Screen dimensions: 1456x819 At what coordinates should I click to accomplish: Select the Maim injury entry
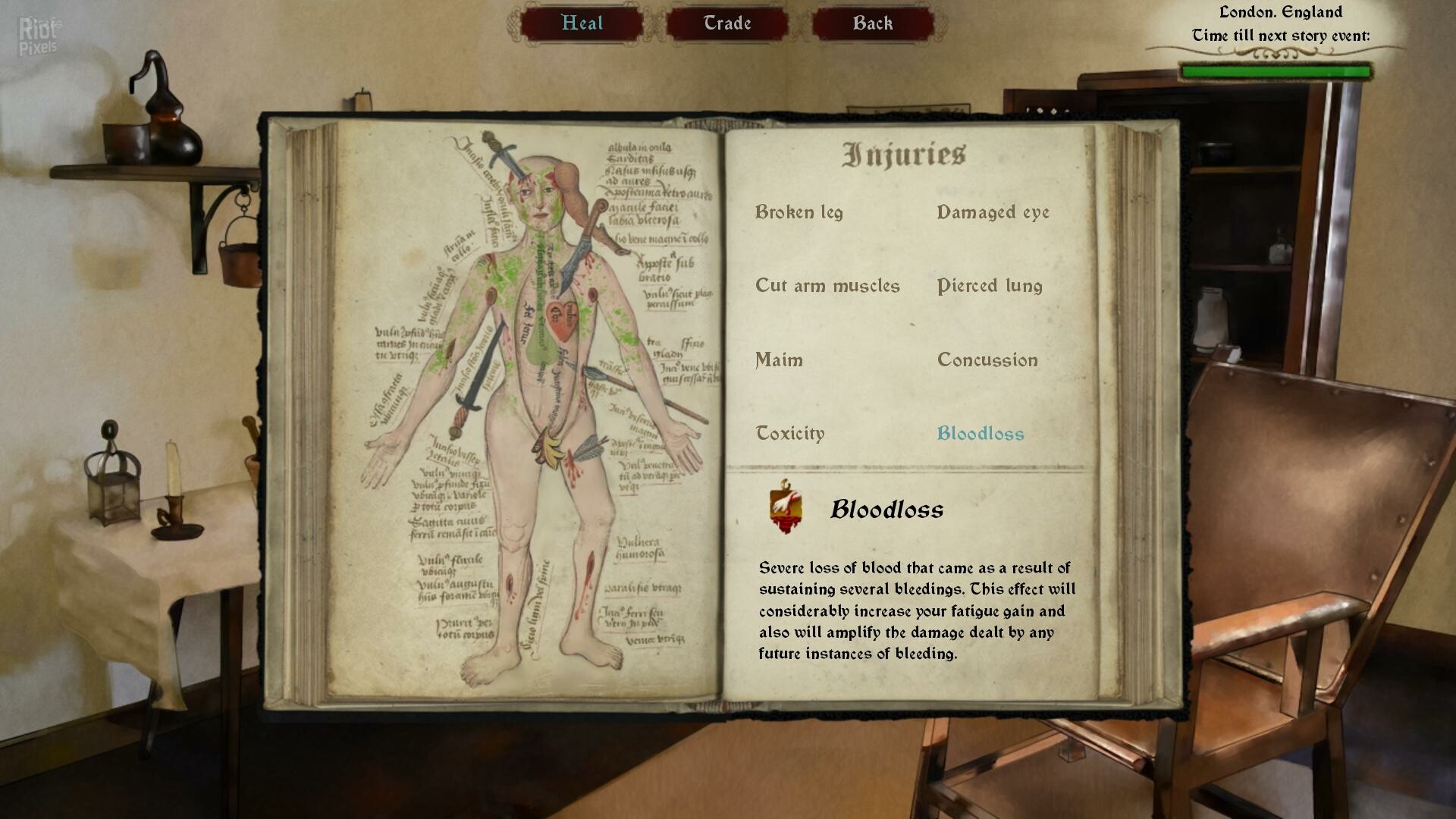click(x=779, y=359)
